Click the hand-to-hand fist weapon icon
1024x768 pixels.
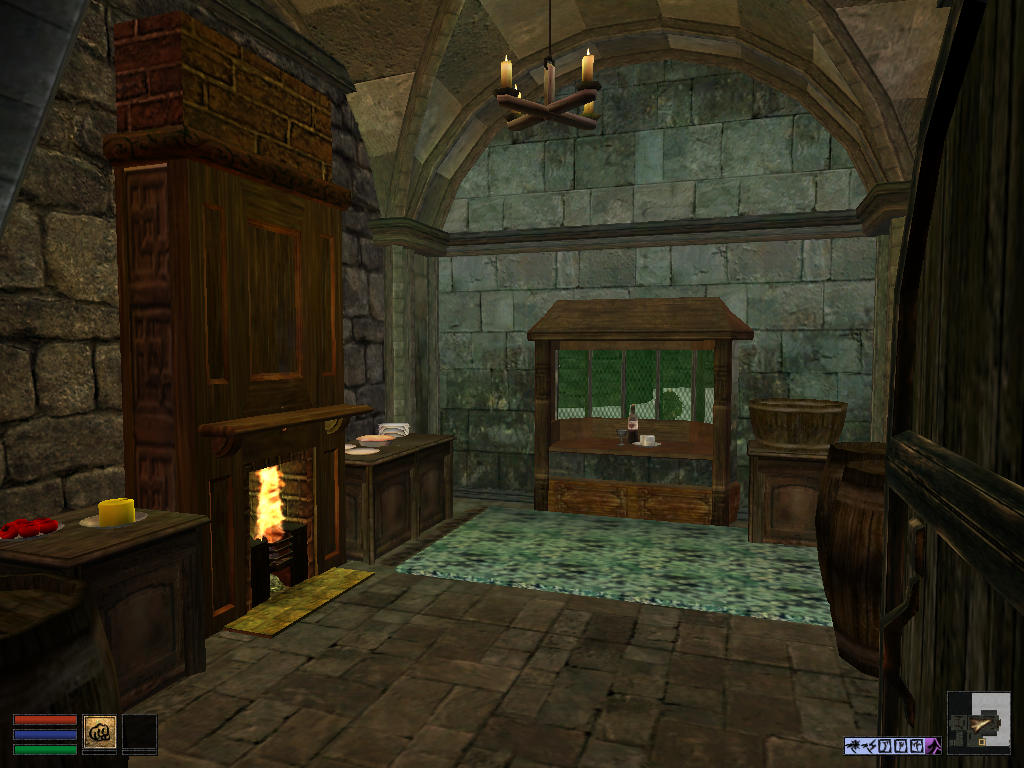point(100,731)
